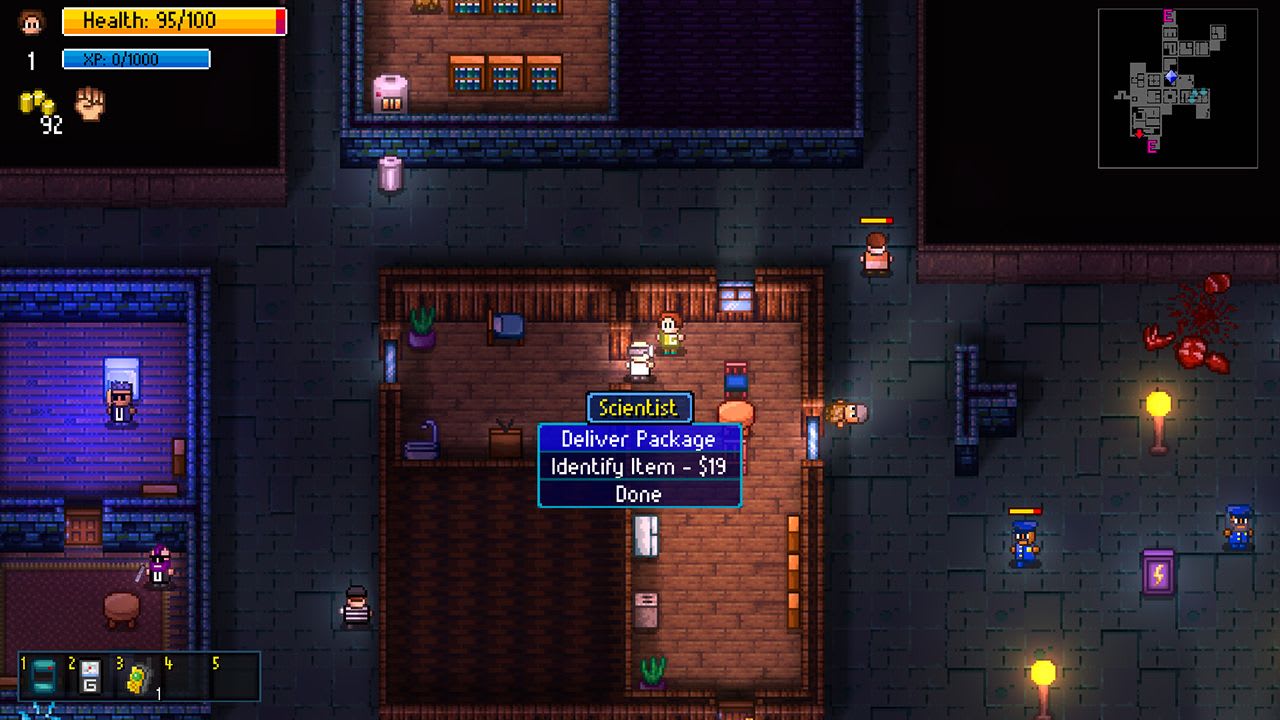This screenshot has width=1280, height=720.
Task: Click the pink marker on the minimap
Action: (1168, 14)
